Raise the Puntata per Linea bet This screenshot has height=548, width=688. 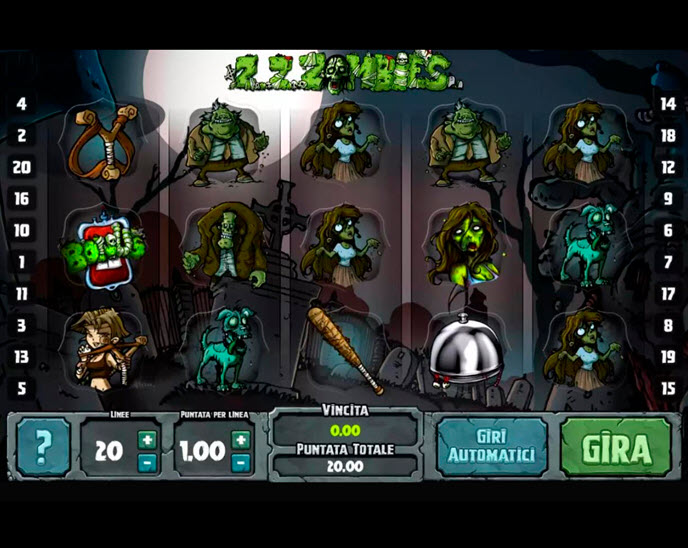[240, 439]
